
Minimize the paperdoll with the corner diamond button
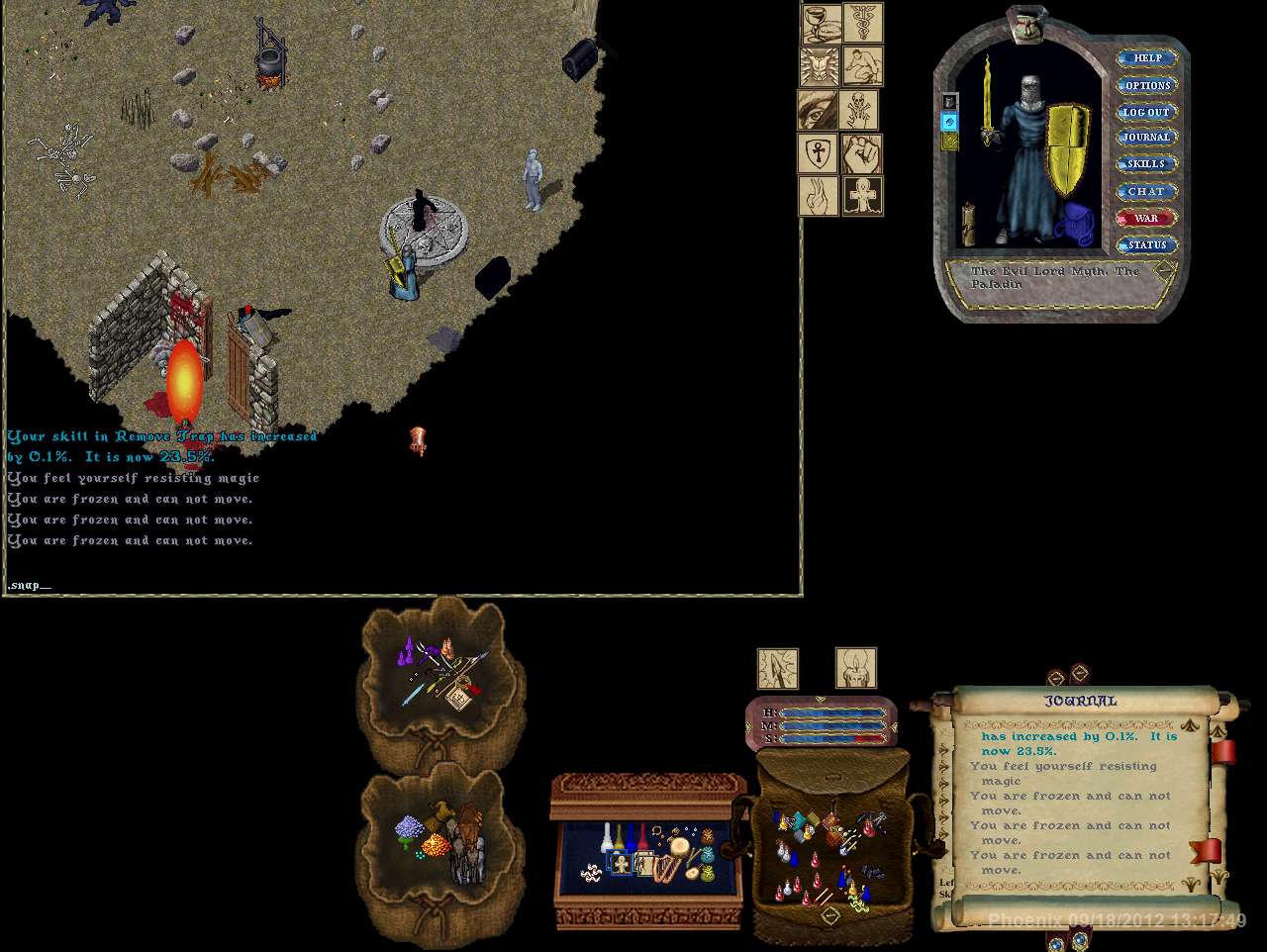pos(1165,268)
